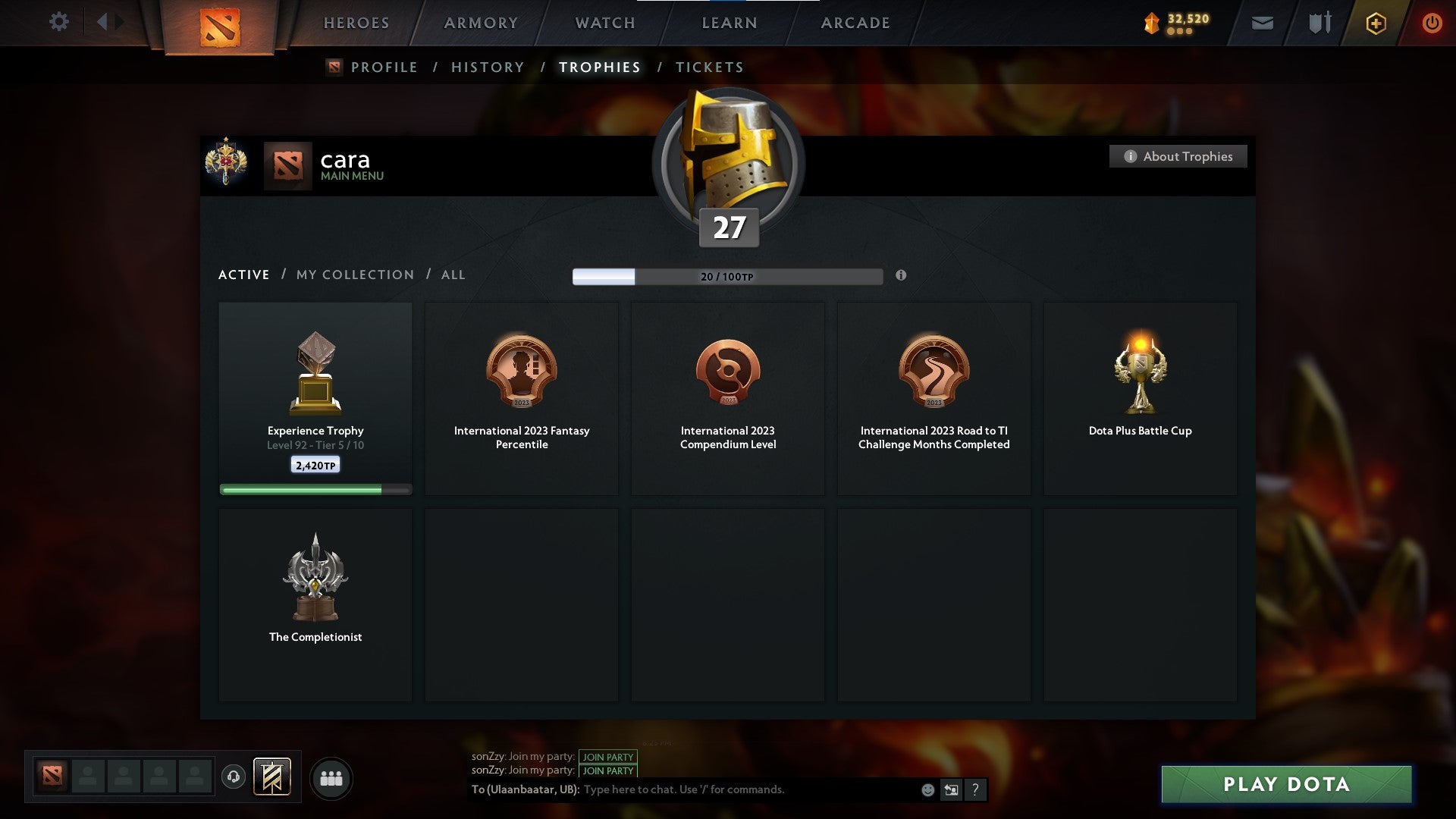This screenshot has width=1456, height=819.
Task: Select the MY COLLECTION filter
Action: coord(354,275)
